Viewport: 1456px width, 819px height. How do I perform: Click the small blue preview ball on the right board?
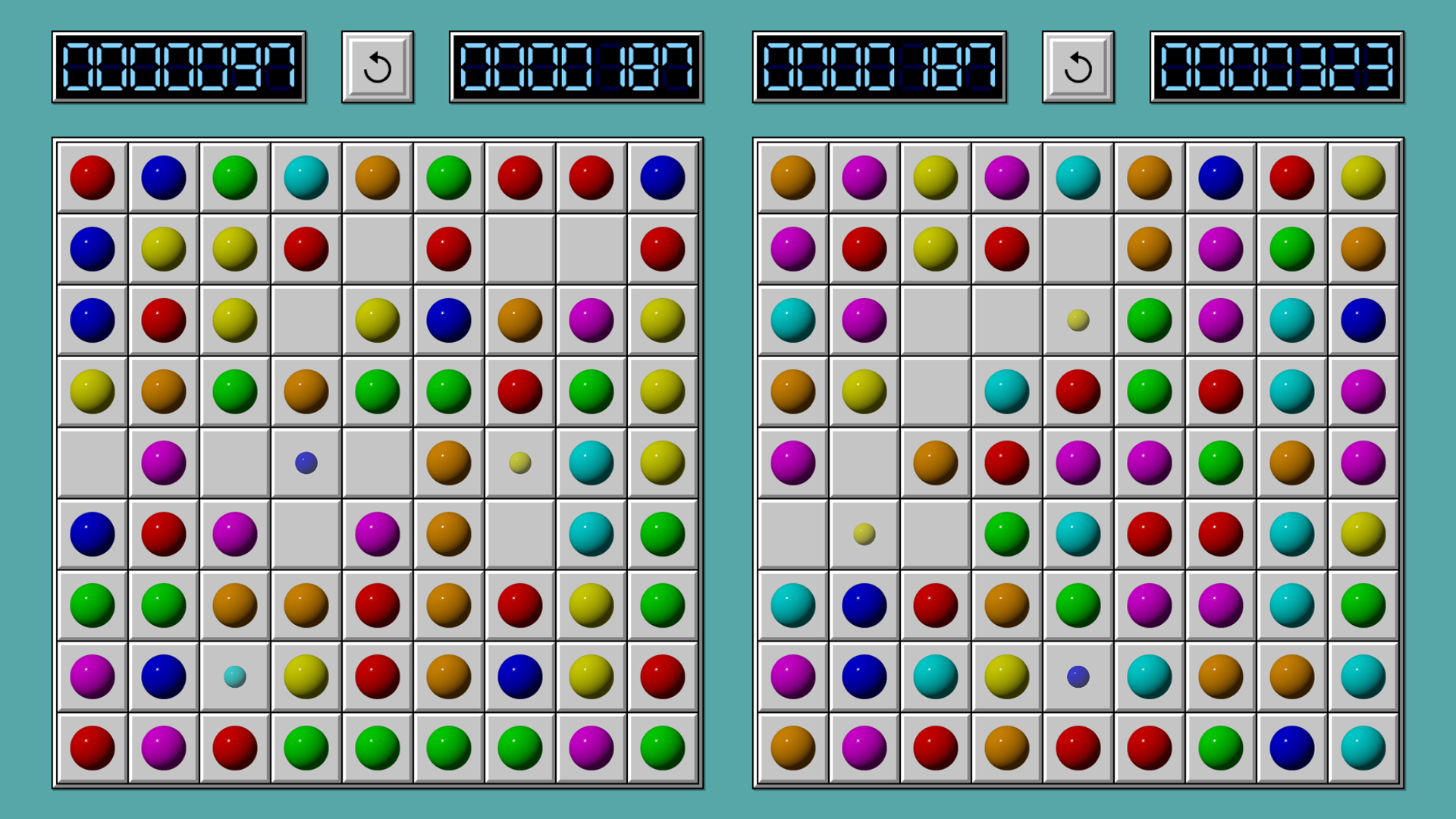tap(1078, 677)
